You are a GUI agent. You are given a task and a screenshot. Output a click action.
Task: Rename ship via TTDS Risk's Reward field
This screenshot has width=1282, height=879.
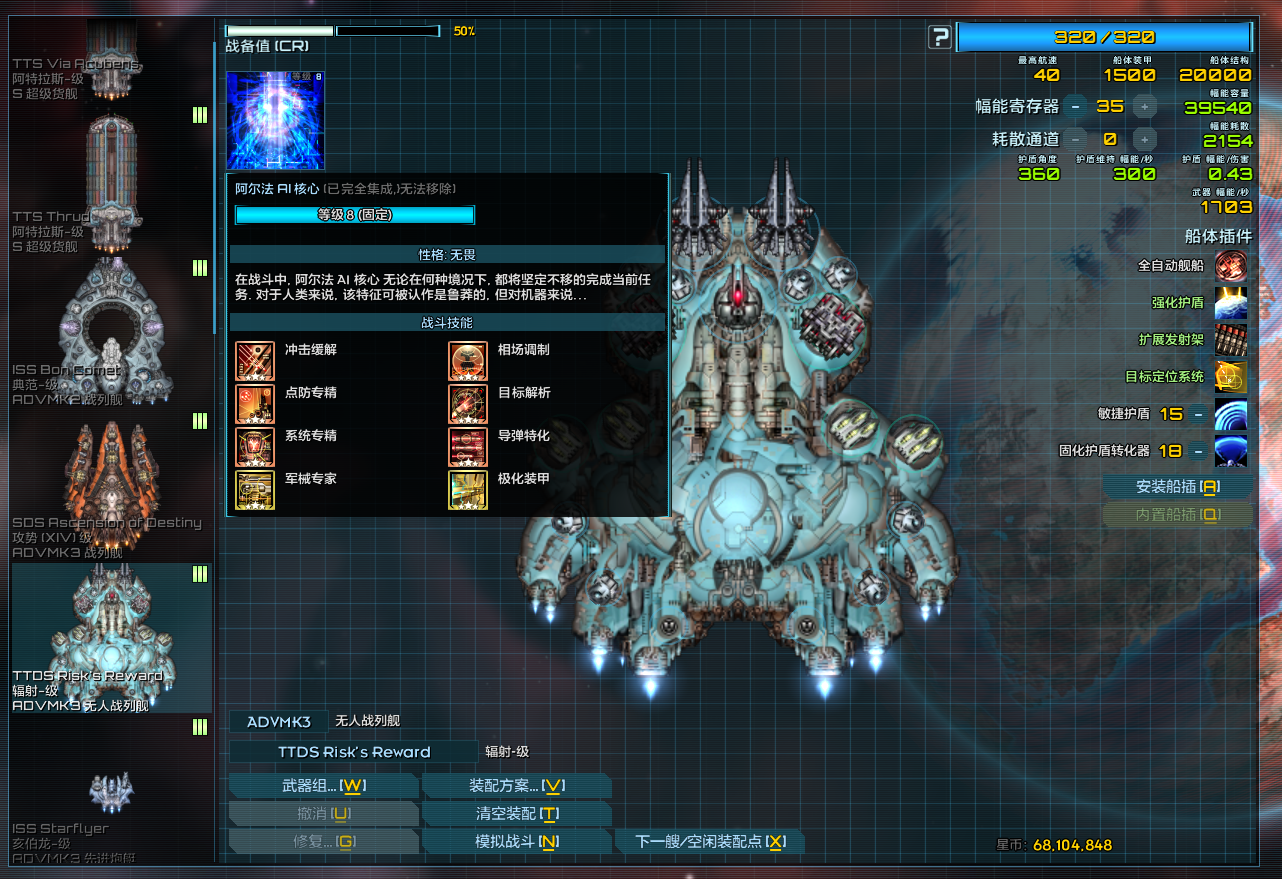coord(354,752)
